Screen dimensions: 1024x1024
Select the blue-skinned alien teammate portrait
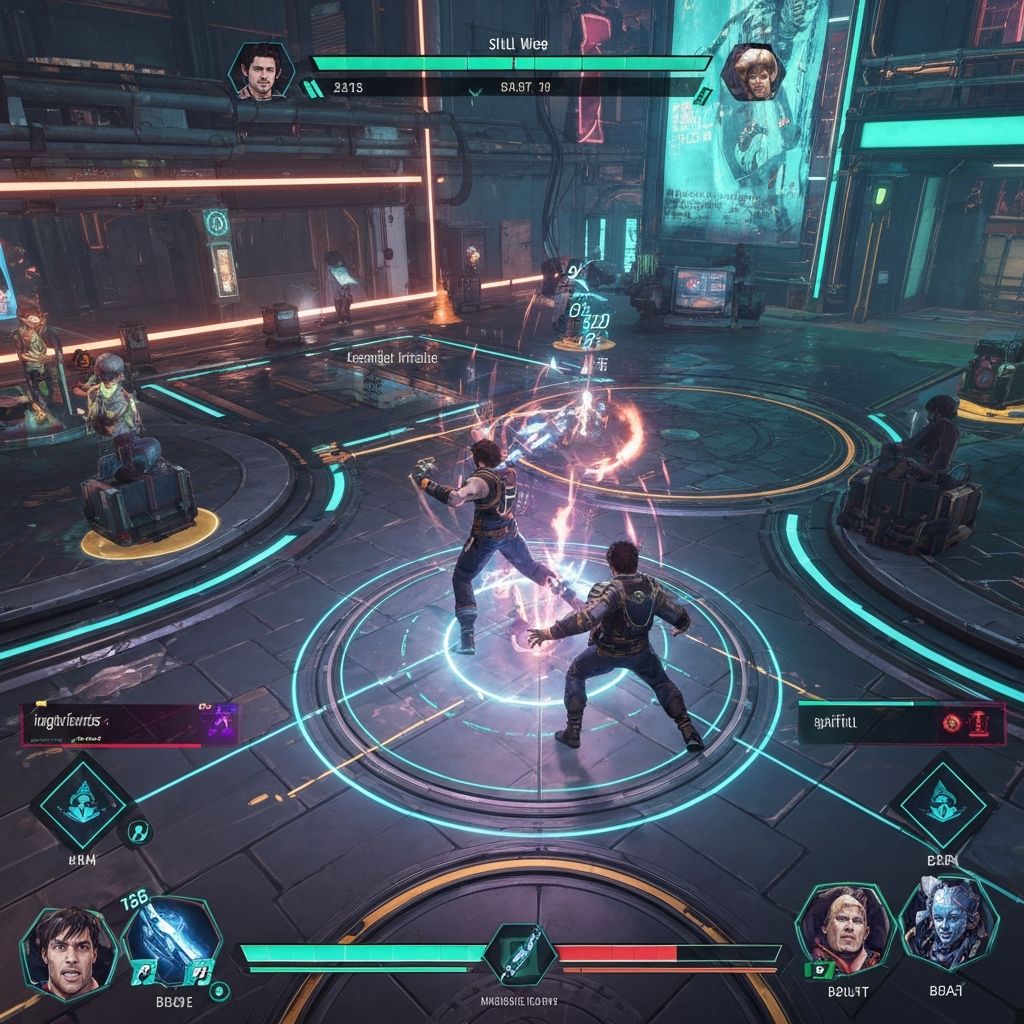coord(946,926)
